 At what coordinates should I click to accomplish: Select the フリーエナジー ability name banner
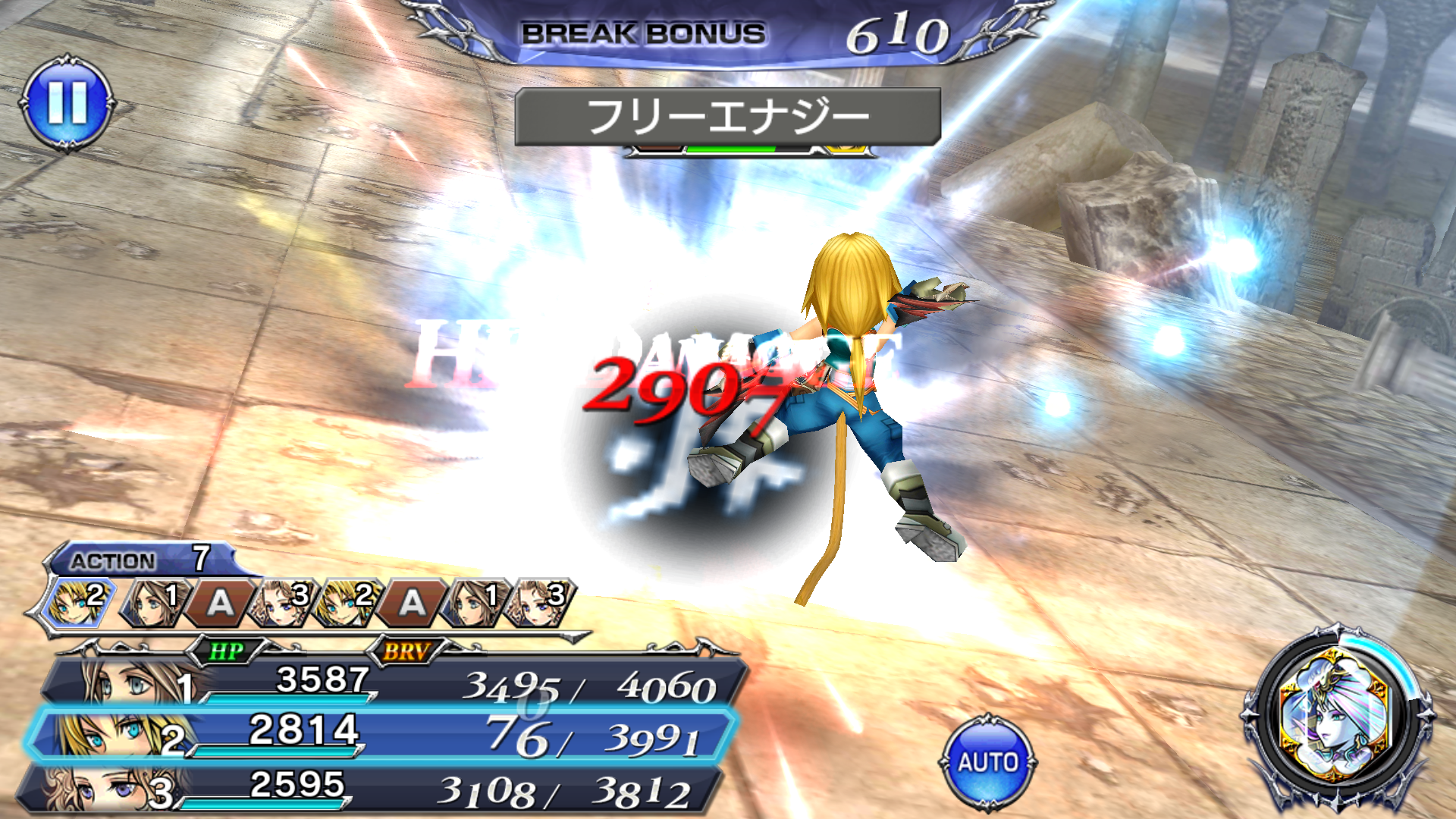click(728, 114)
